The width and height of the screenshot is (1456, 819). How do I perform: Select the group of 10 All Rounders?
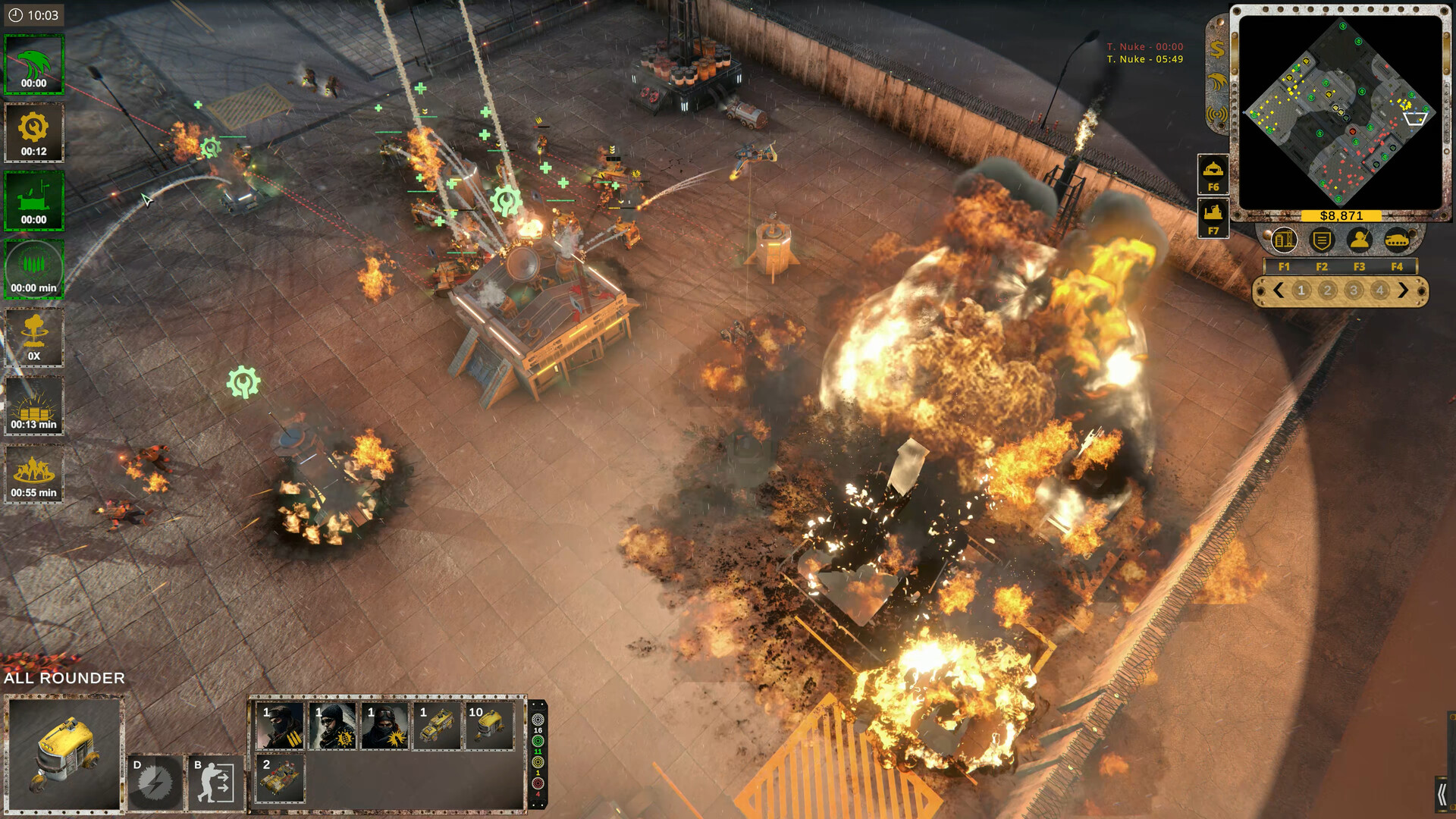489,726
